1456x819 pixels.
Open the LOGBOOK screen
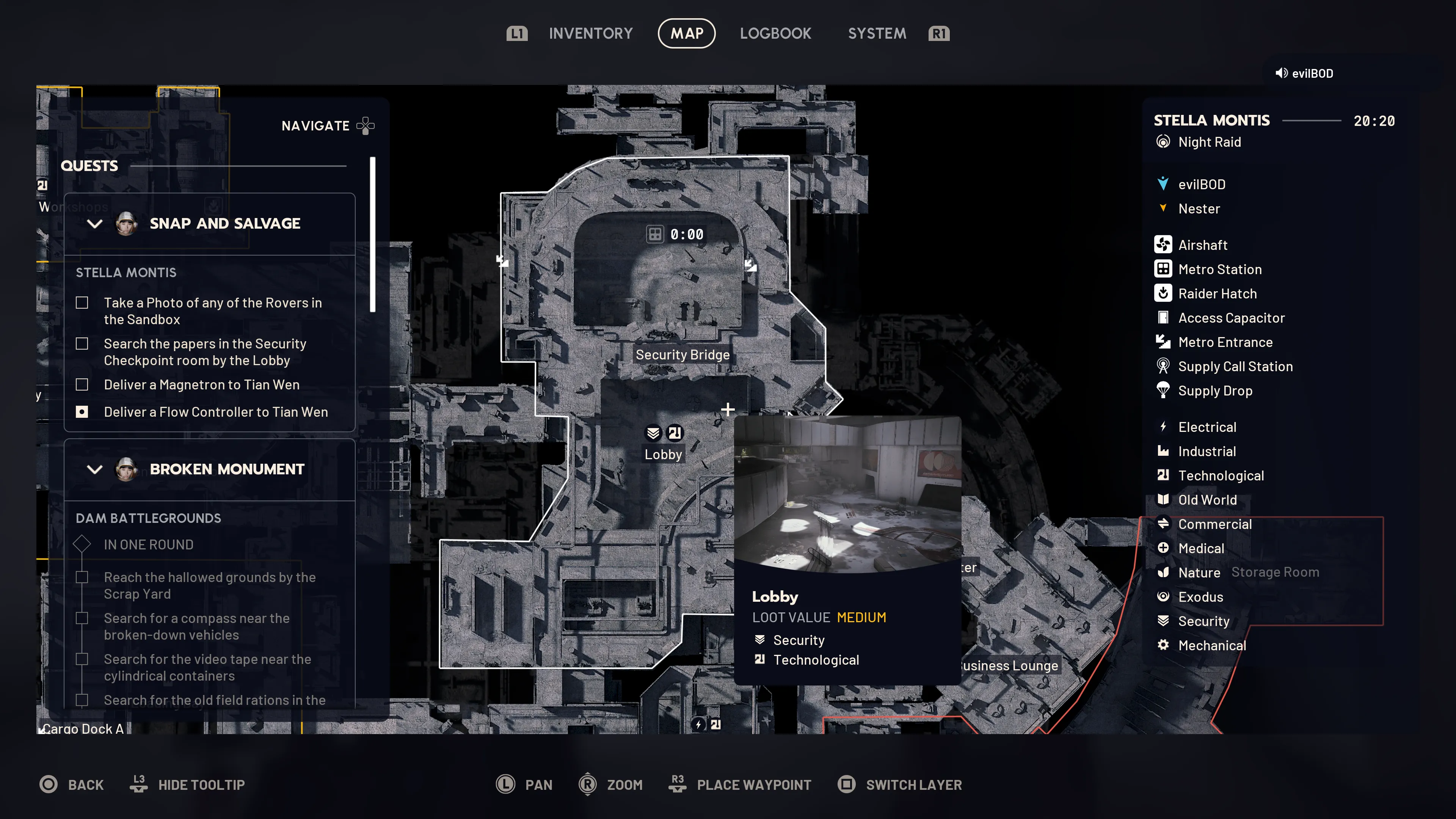click(775, 33)
